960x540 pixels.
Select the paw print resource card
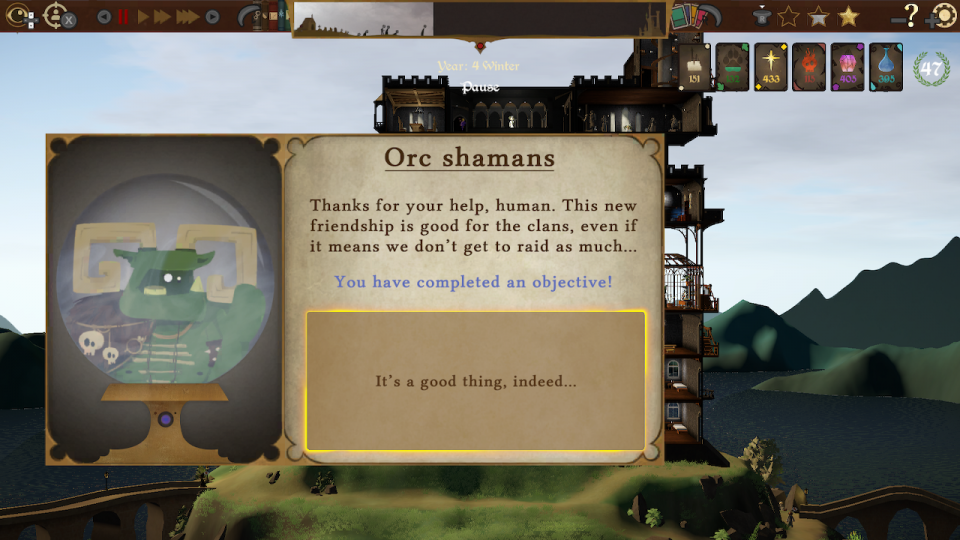(x=733, y=67)
